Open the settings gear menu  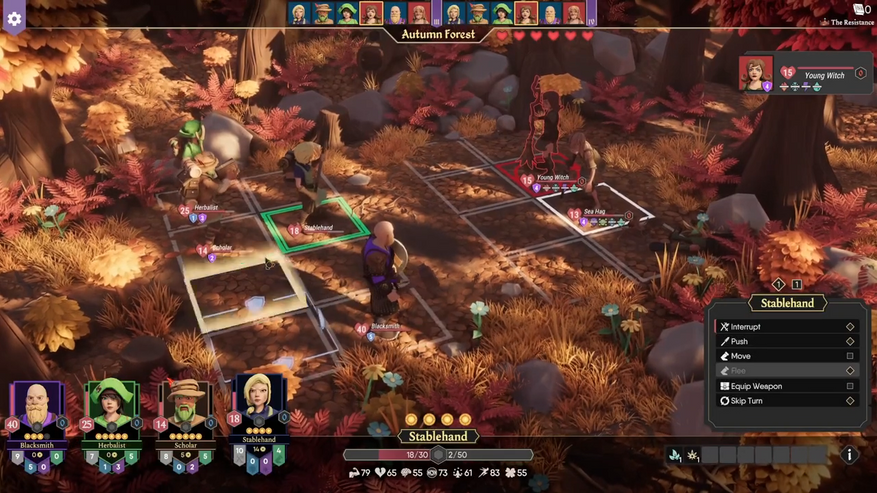pyautogui.click(x=14, y=18)
